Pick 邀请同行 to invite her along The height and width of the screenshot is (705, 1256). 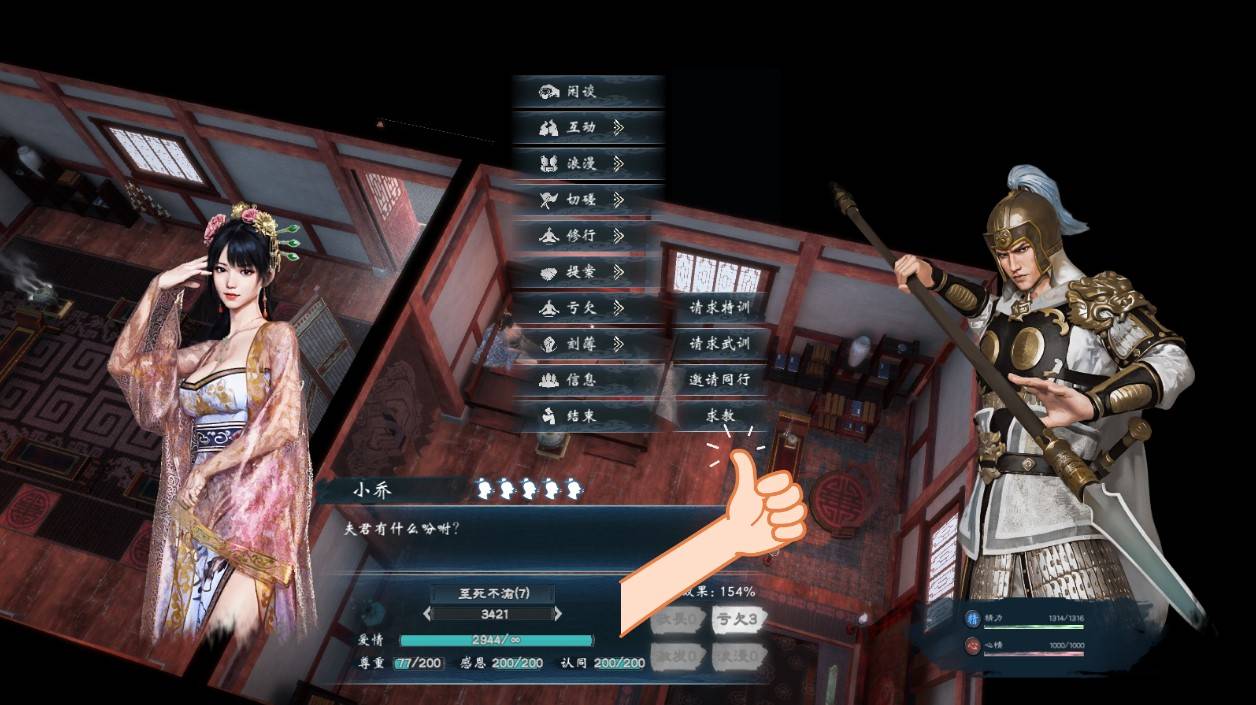coord(720,379)
